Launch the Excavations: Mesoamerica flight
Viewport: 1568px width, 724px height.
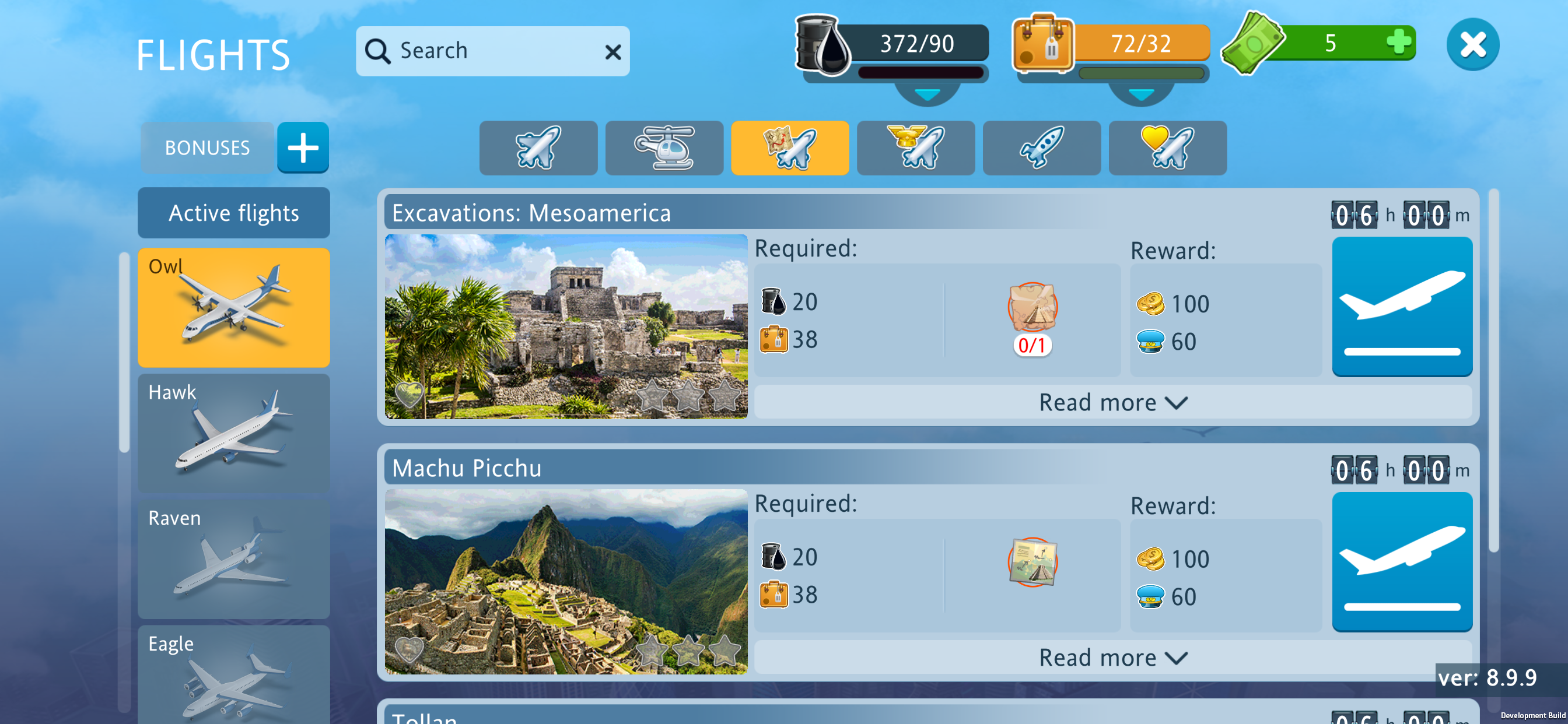tap(1401, 307)
